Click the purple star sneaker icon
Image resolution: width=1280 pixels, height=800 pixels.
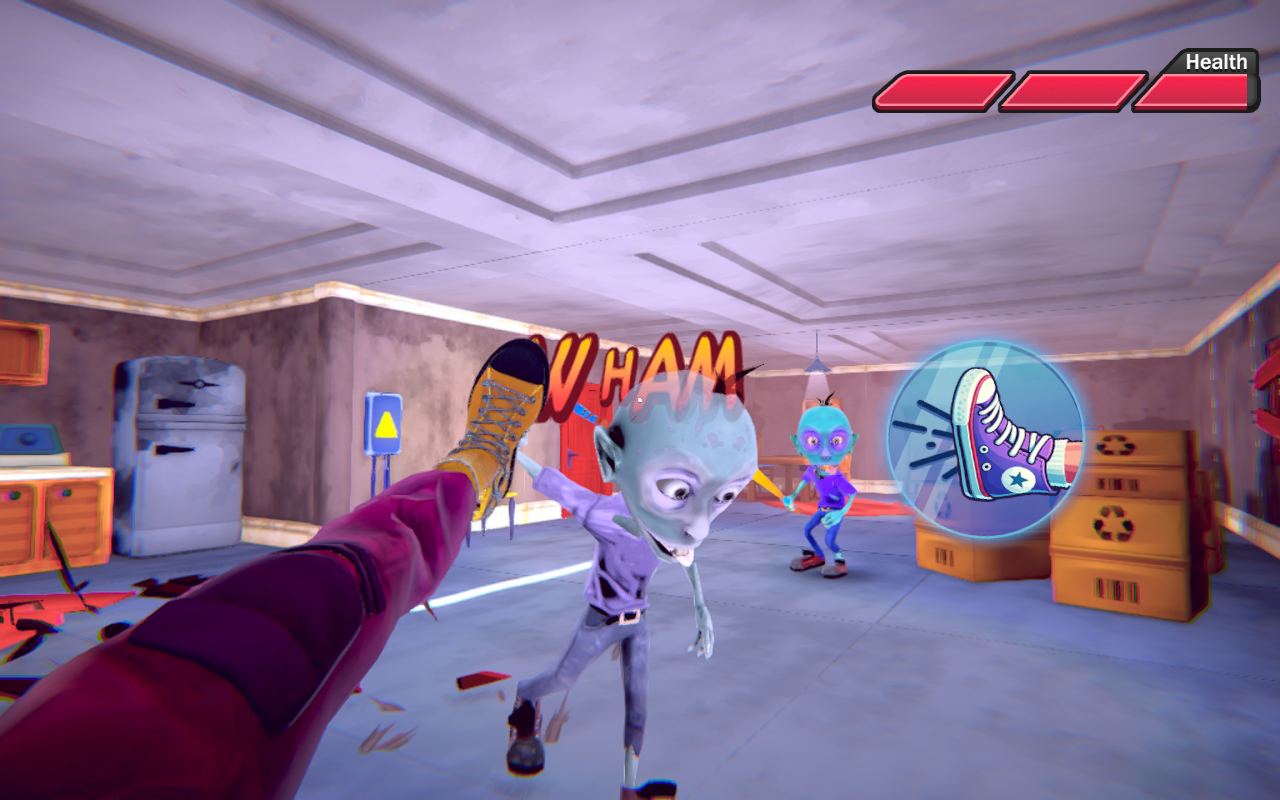pyautogui.click(x=1018, y=478)
